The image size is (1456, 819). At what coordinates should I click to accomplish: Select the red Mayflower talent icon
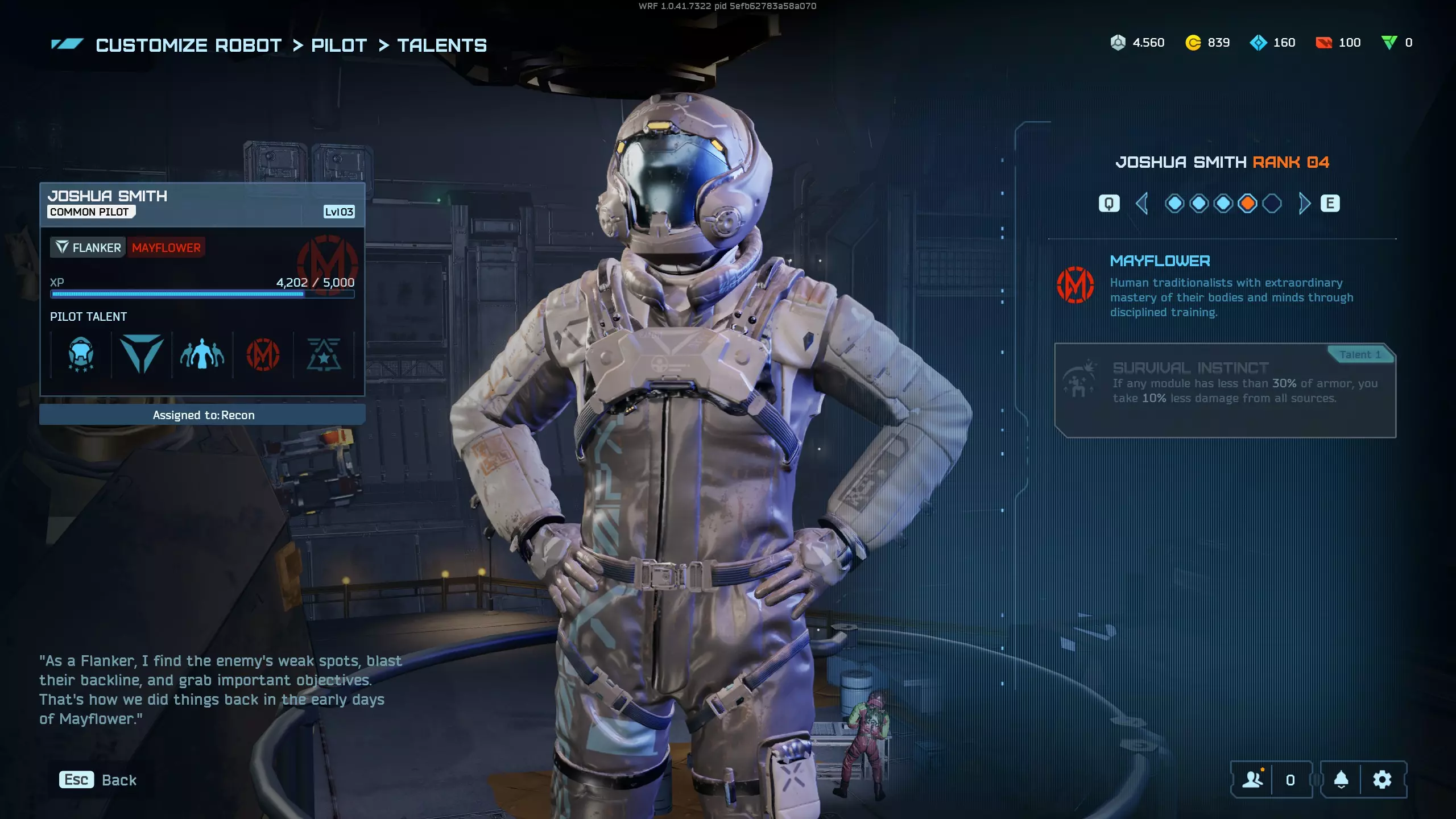point(263,355)
